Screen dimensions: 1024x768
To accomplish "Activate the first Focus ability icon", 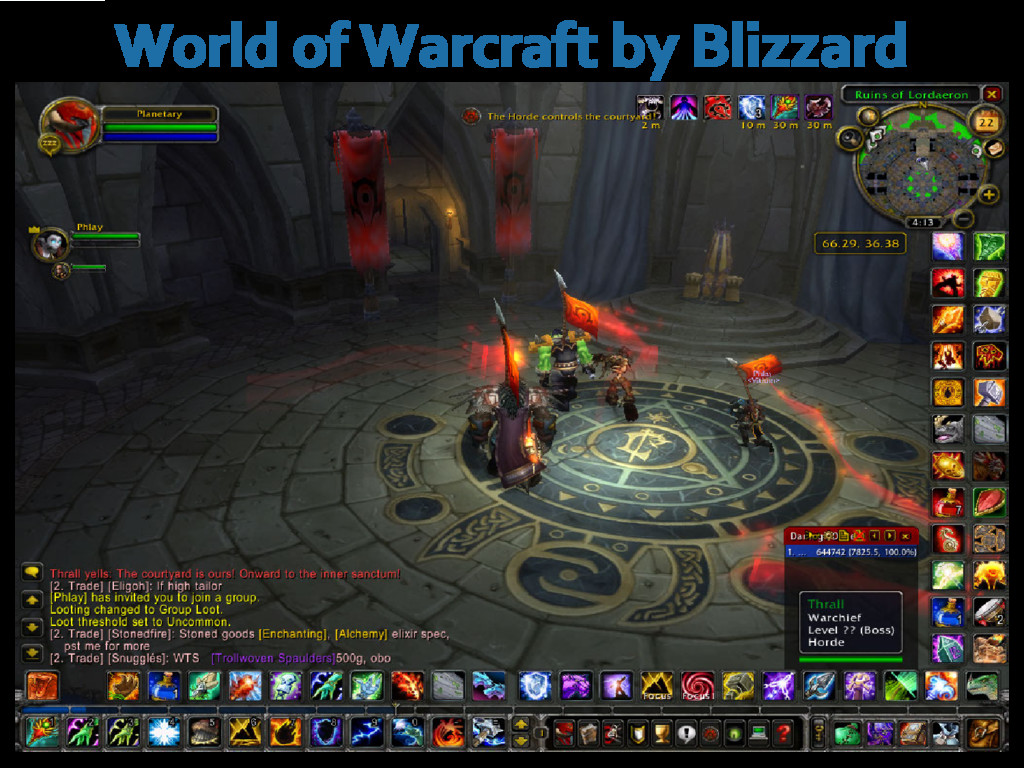I will tap(656, 686).
